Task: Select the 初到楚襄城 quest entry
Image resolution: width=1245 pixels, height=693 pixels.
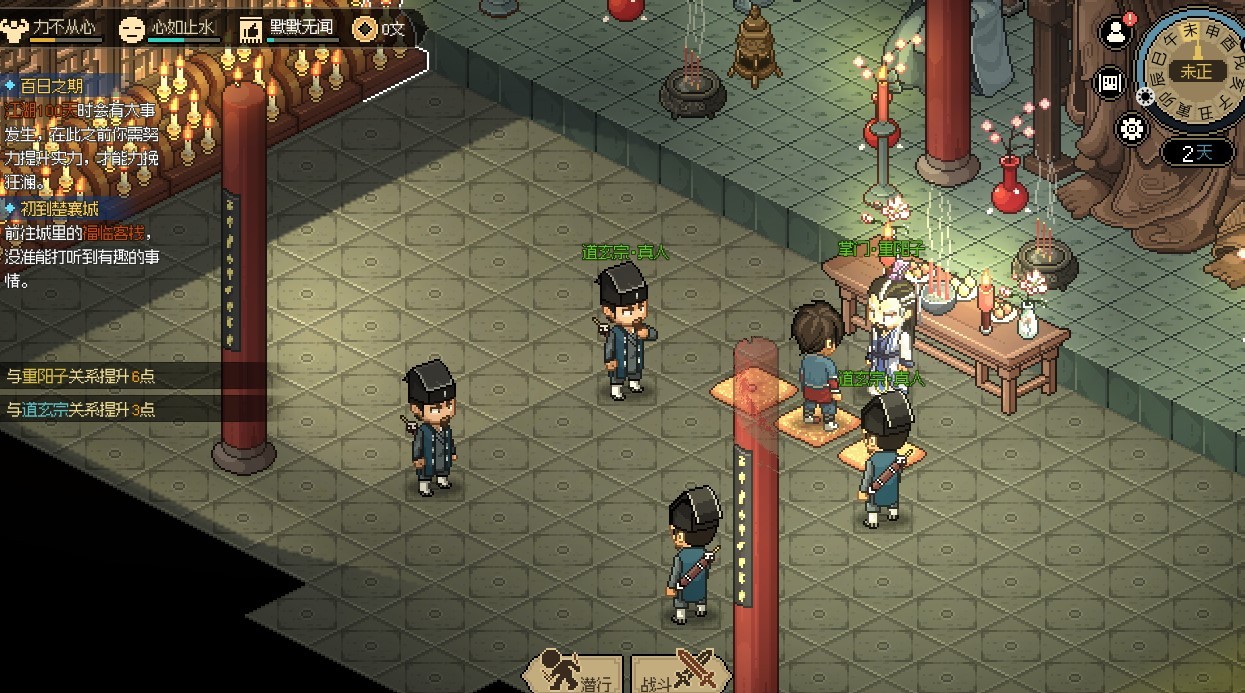Action: point(56,209)
